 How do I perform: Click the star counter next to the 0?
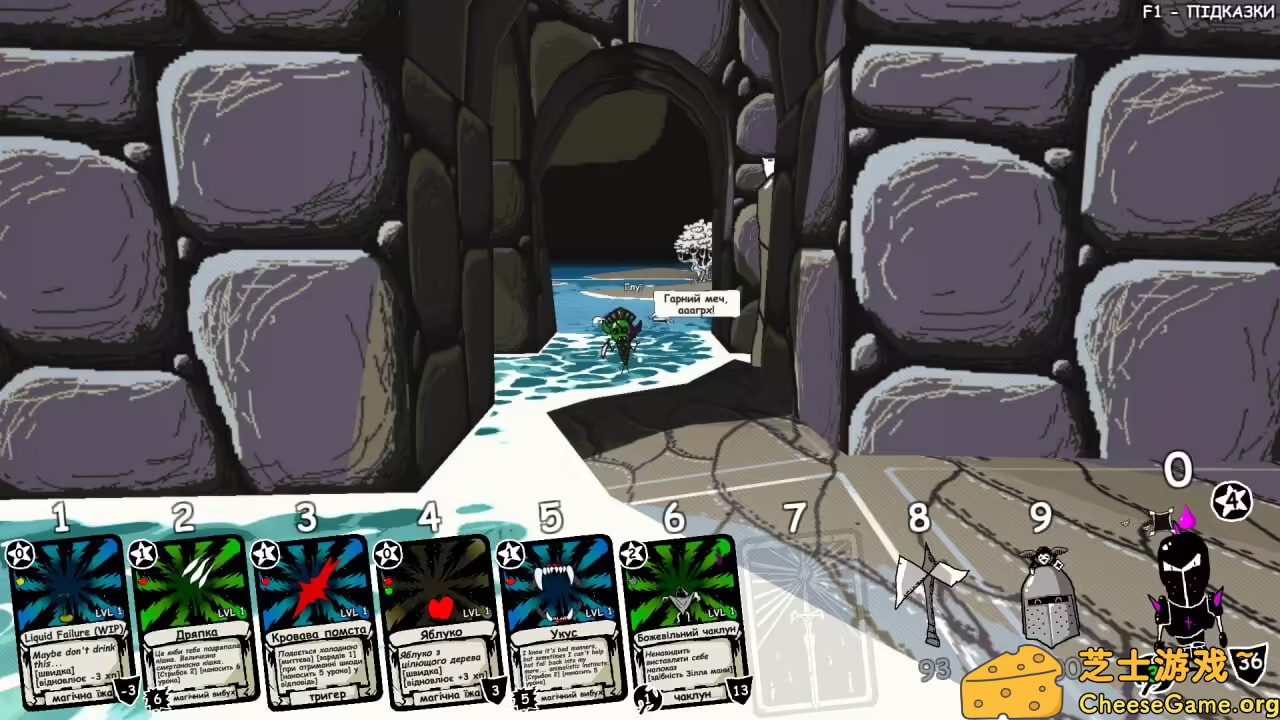point(1230,499)
